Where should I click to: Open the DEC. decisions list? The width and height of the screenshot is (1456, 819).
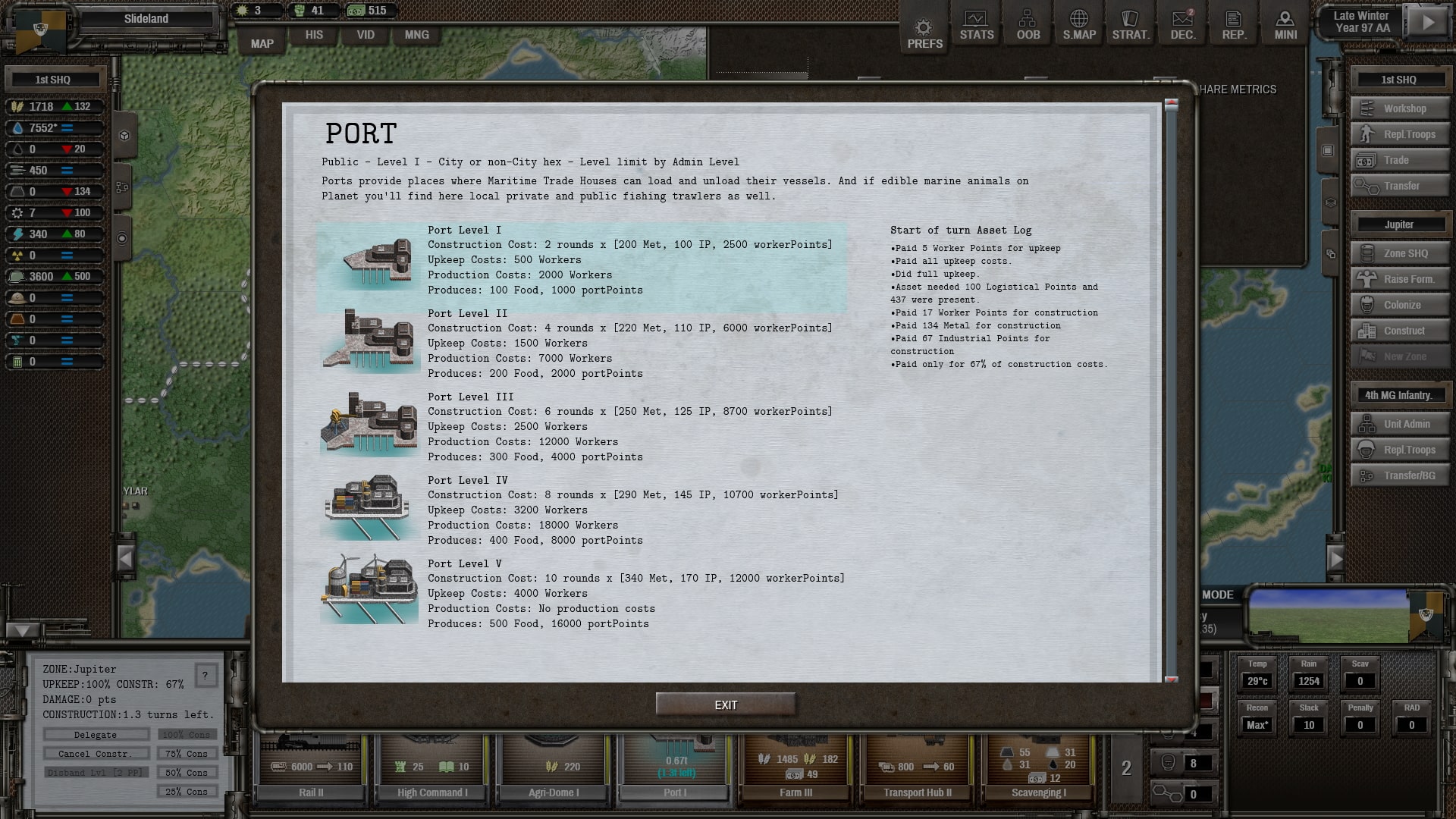click(x=1182, y=26)
